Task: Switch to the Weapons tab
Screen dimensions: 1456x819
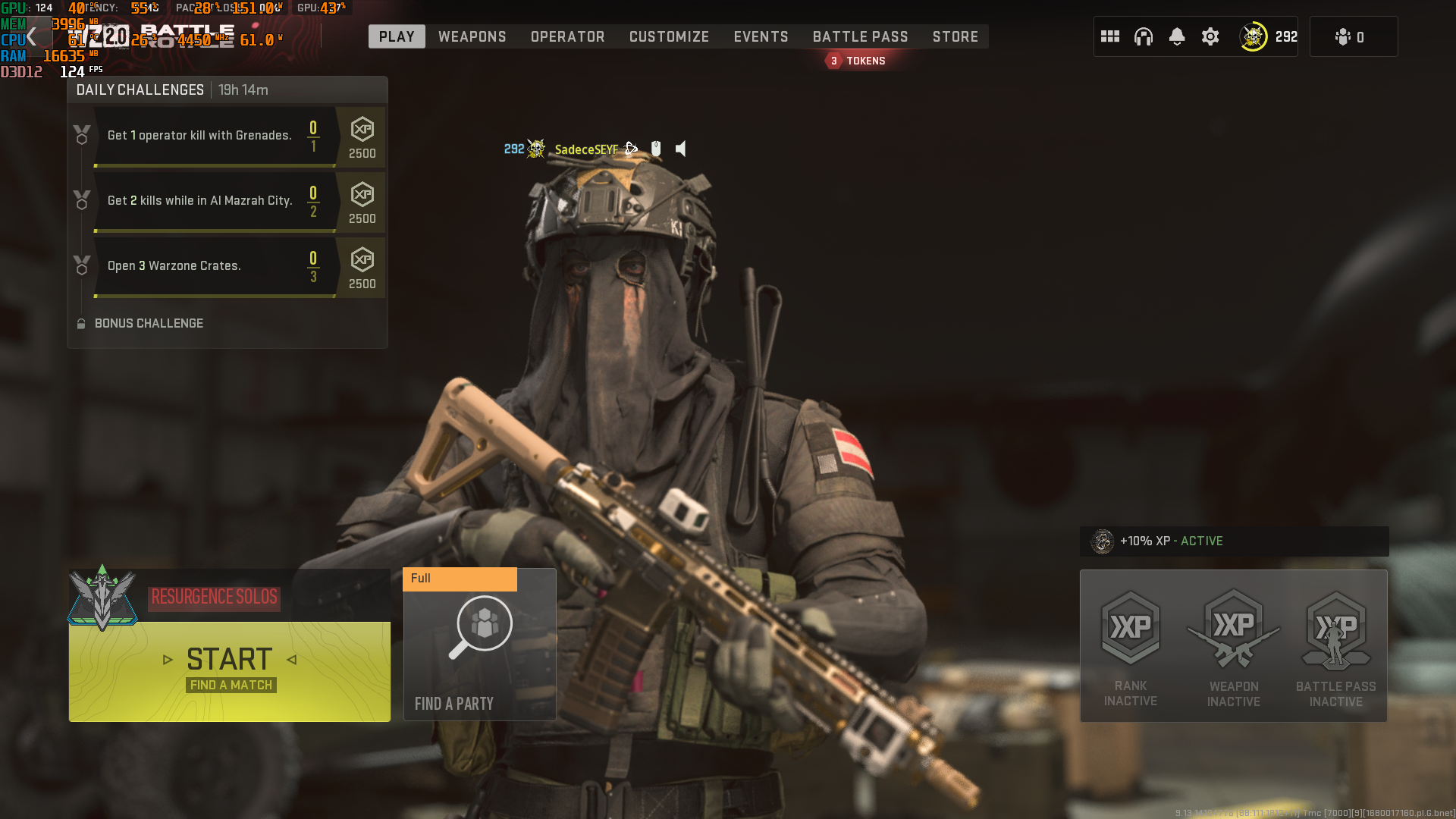Action: pyautogui.click(x=472, y=36)
